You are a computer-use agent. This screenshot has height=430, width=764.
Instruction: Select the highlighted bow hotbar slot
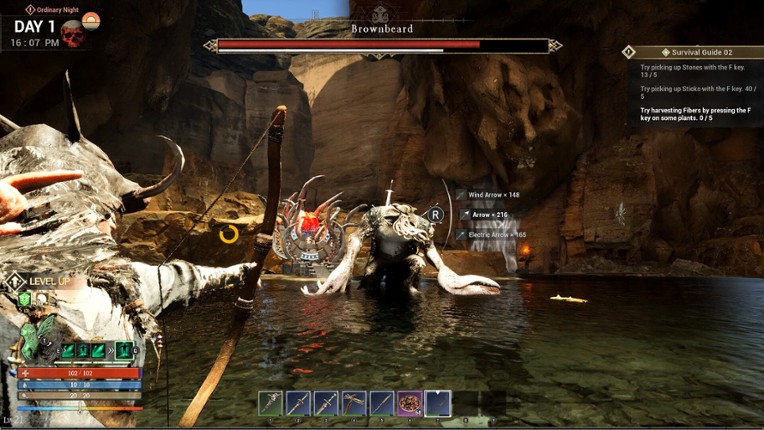coord(438,403)
